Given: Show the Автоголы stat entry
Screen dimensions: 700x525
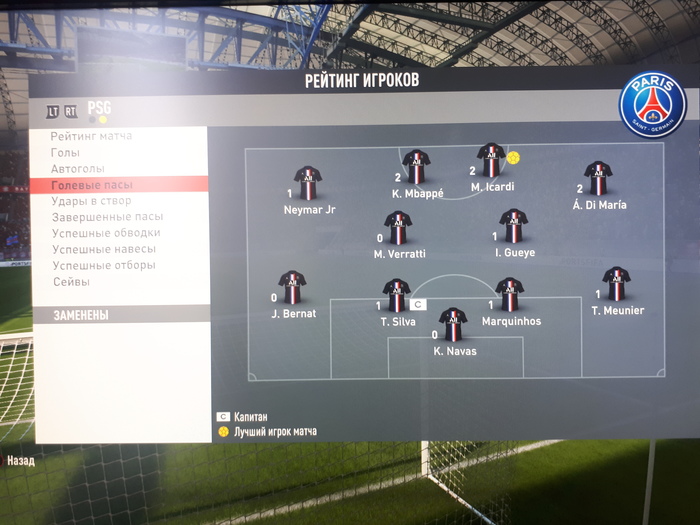Looking at the screenshot, I should [77, 168].
